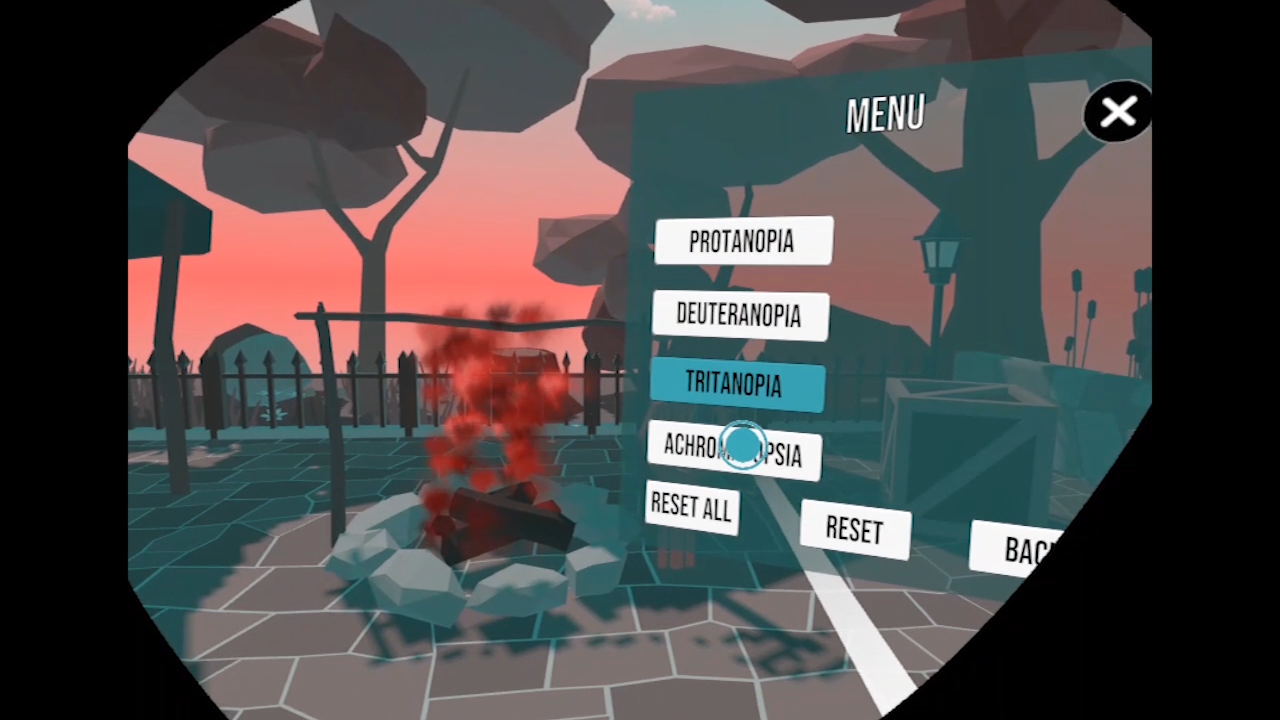Image resolution: width=1280 pixels, height=720 pixels.
Task: Click the MENU title heading
Action: tap(884, 113)
